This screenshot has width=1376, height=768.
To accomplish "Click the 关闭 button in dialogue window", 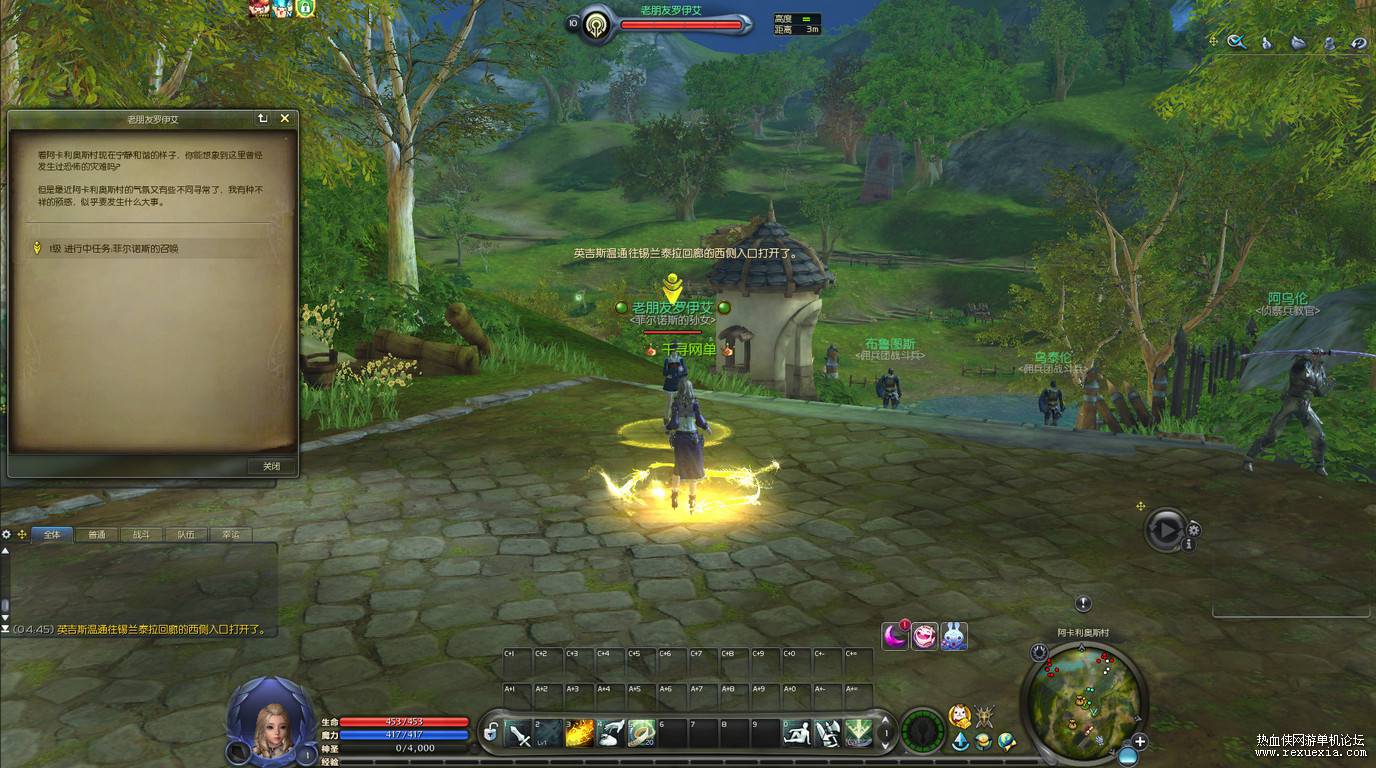I will click(x=271, y=466).
